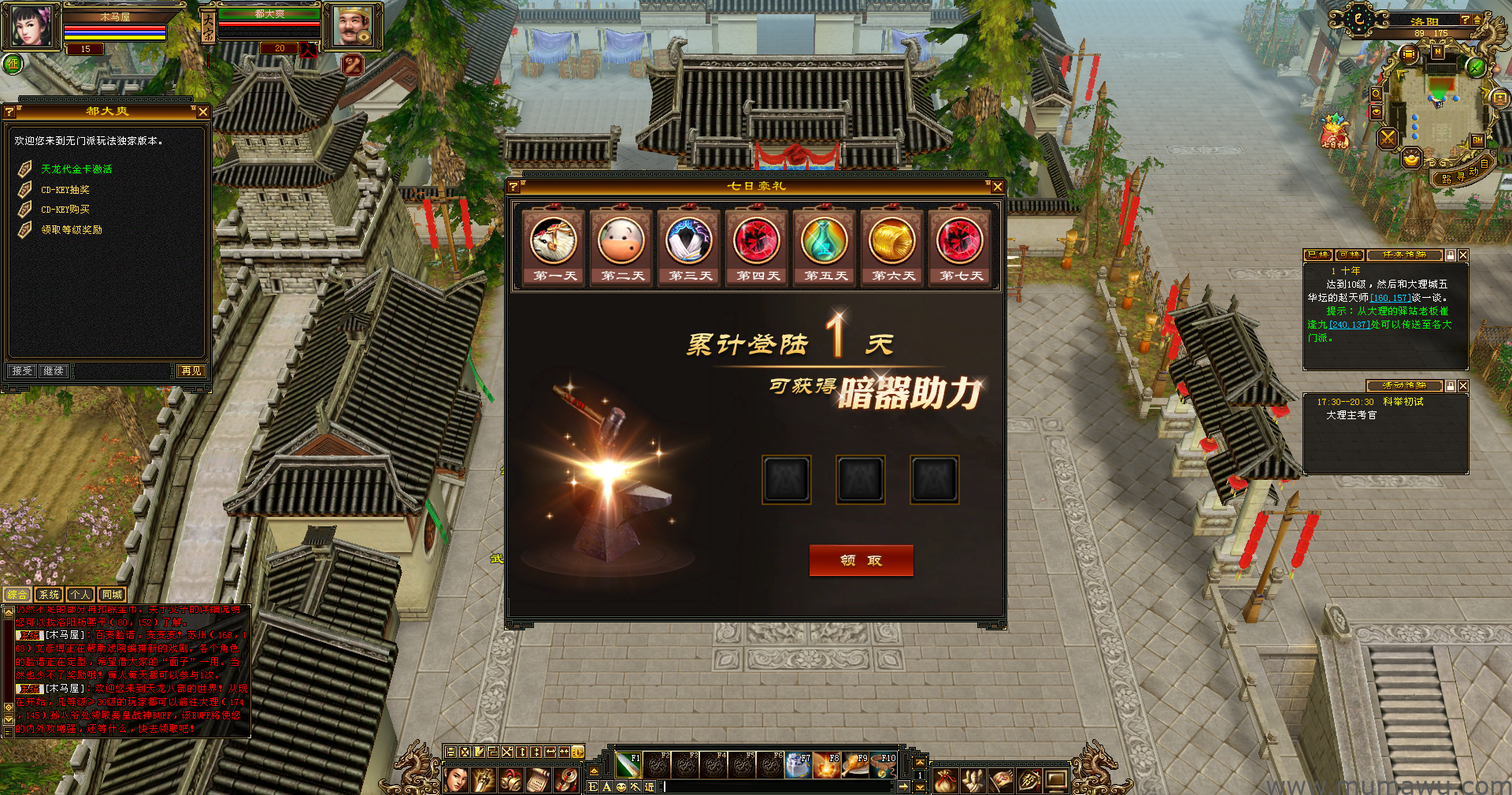Click the GM icon beside the minimap
The image size is (1512, 795).
point(1477,140)
